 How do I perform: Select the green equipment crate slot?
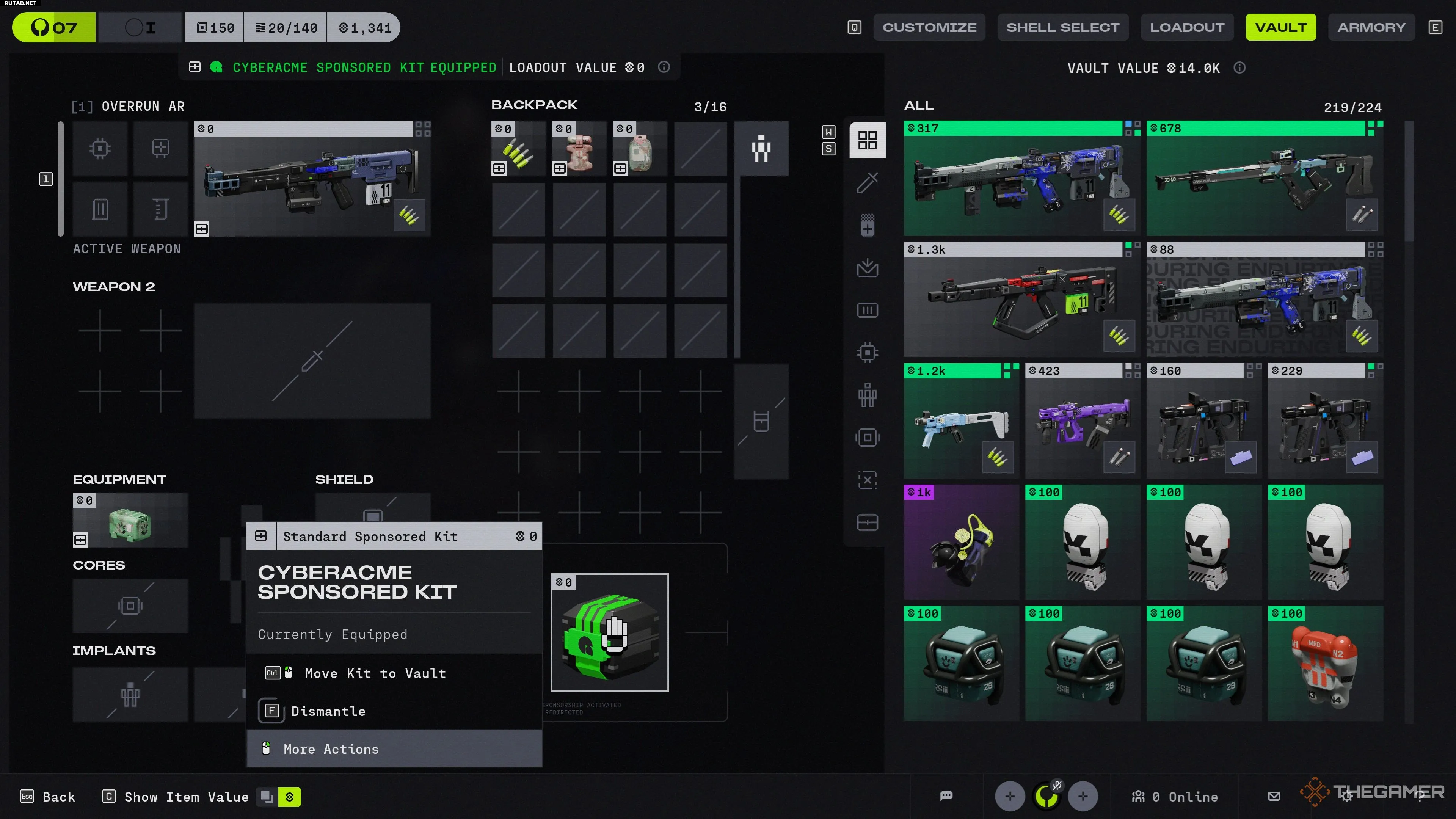point(130,521)
